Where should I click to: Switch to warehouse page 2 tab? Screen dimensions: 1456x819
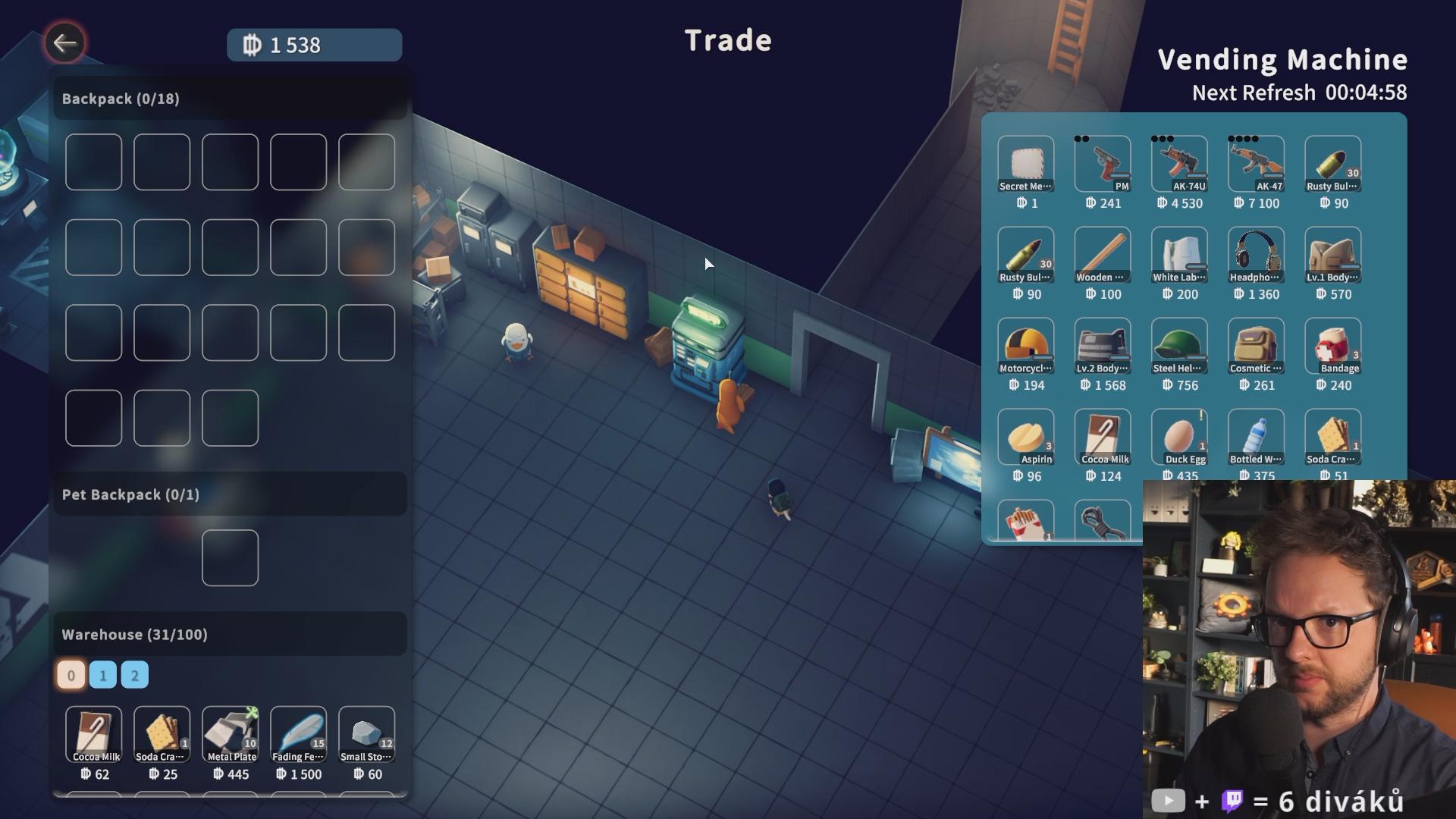coord(135,675)
